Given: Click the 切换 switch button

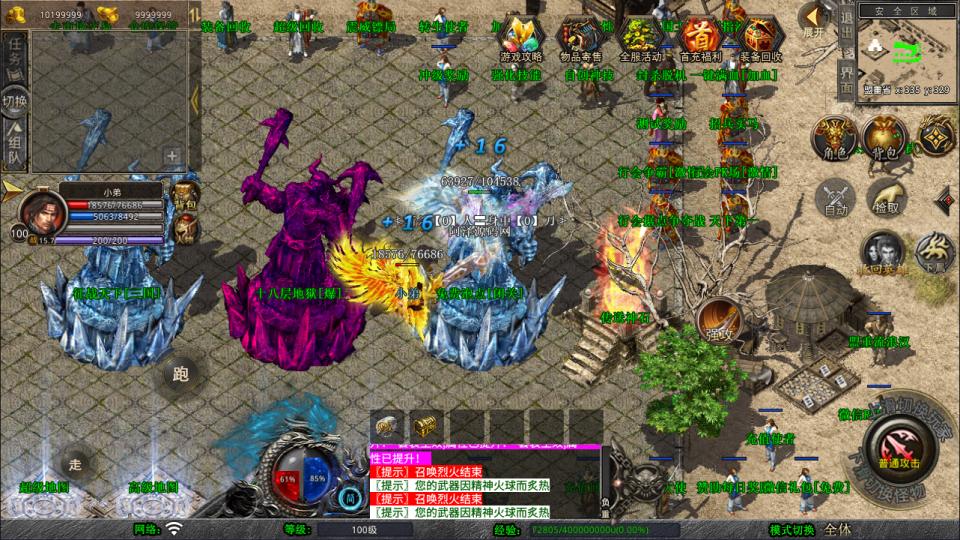Looking at the screenshot, I should [14, 100].
